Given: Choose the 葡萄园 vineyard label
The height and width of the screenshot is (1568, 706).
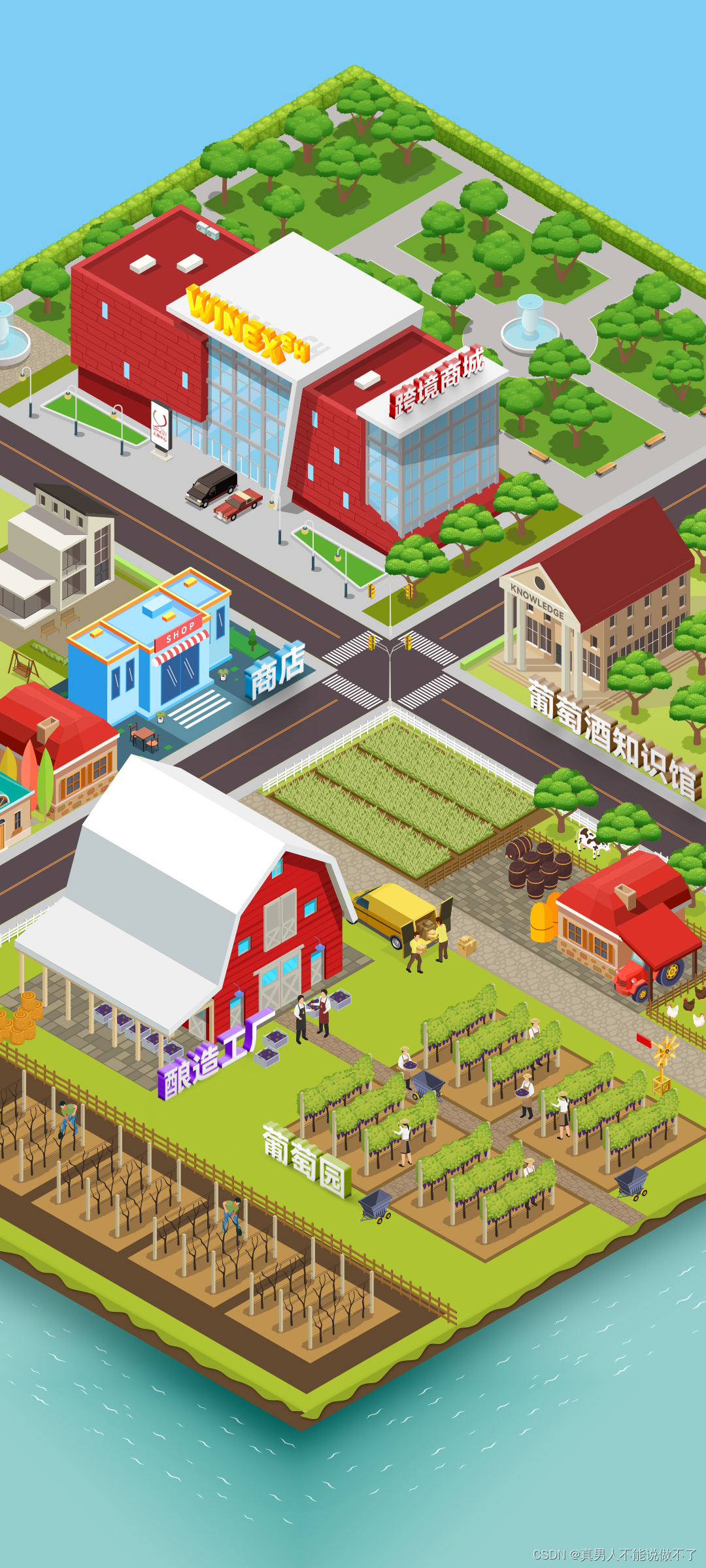Looking at the screenshot, I should point(307,1161).
